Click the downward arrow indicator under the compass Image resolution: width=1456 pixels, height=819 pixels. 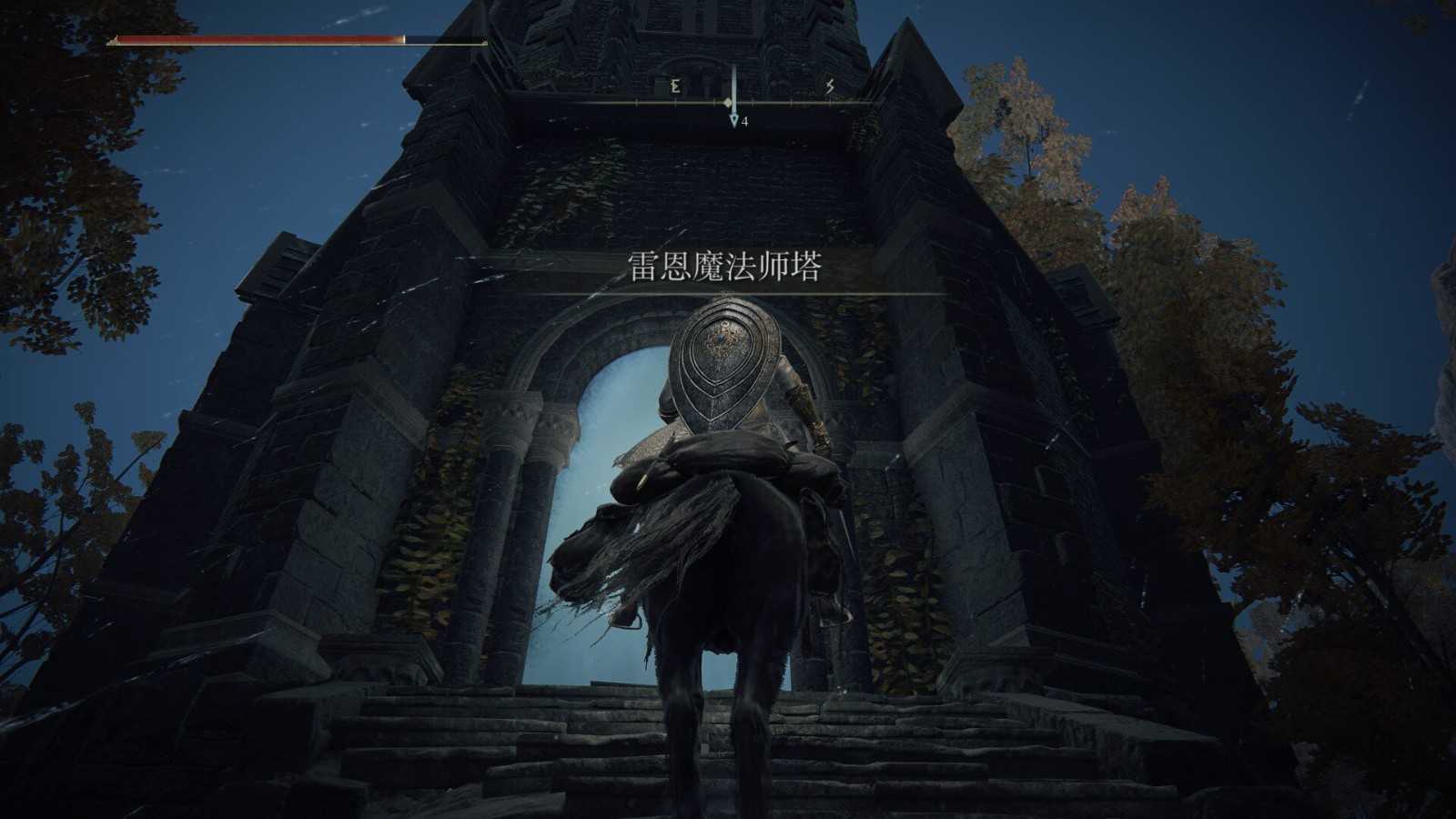[x=733, y=120]
